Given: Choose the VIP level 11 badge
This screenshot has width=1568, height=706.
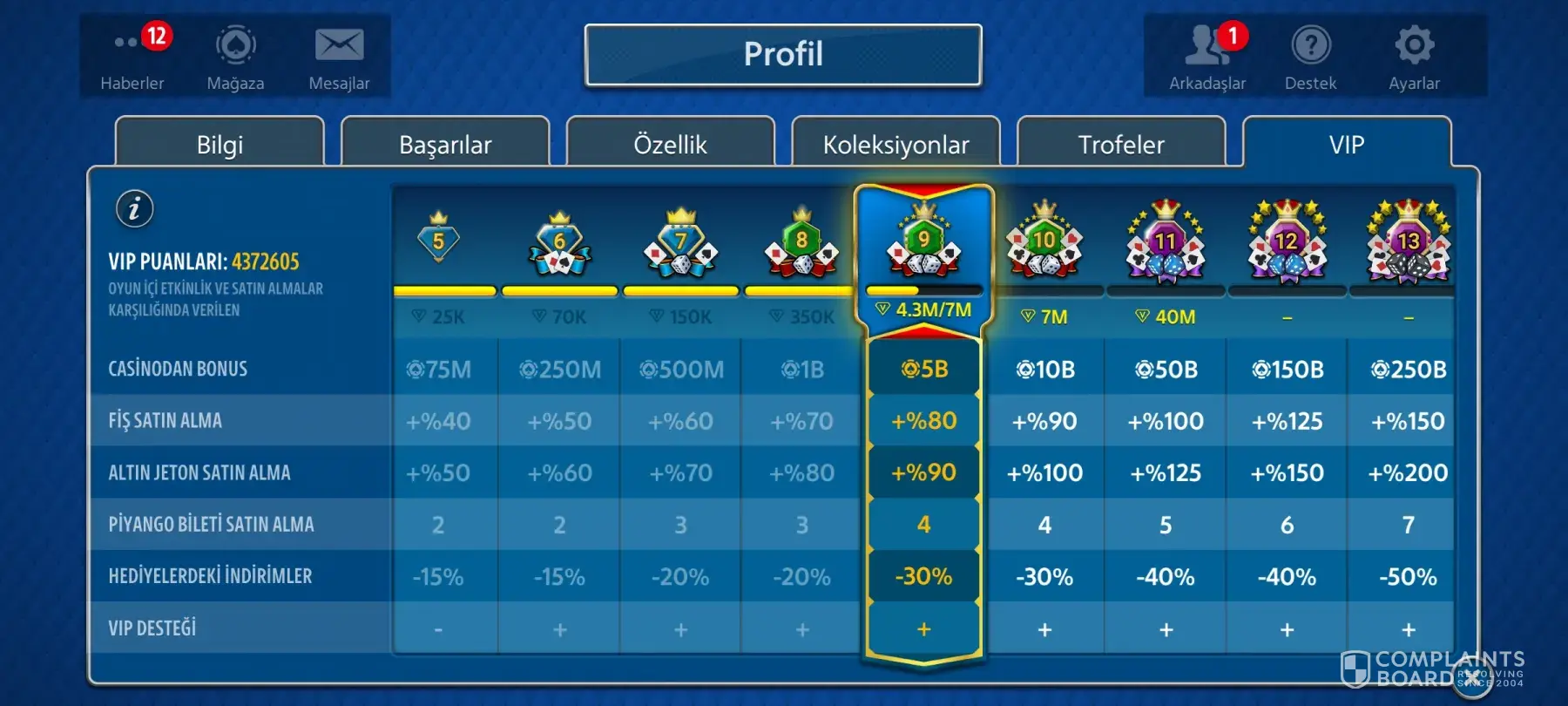Looking at the screenshot, I should (1166, 243).
